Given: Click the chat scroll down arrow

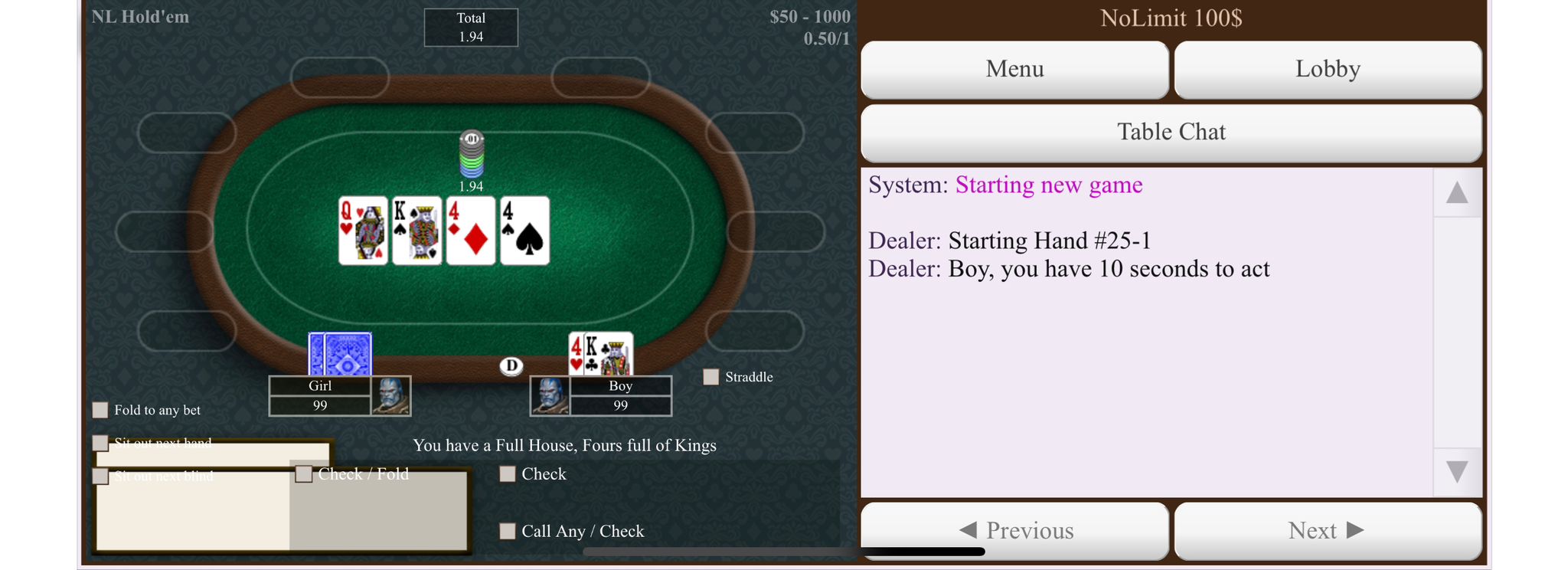Looking at the screenshot, I should (x=1456, y=472).
